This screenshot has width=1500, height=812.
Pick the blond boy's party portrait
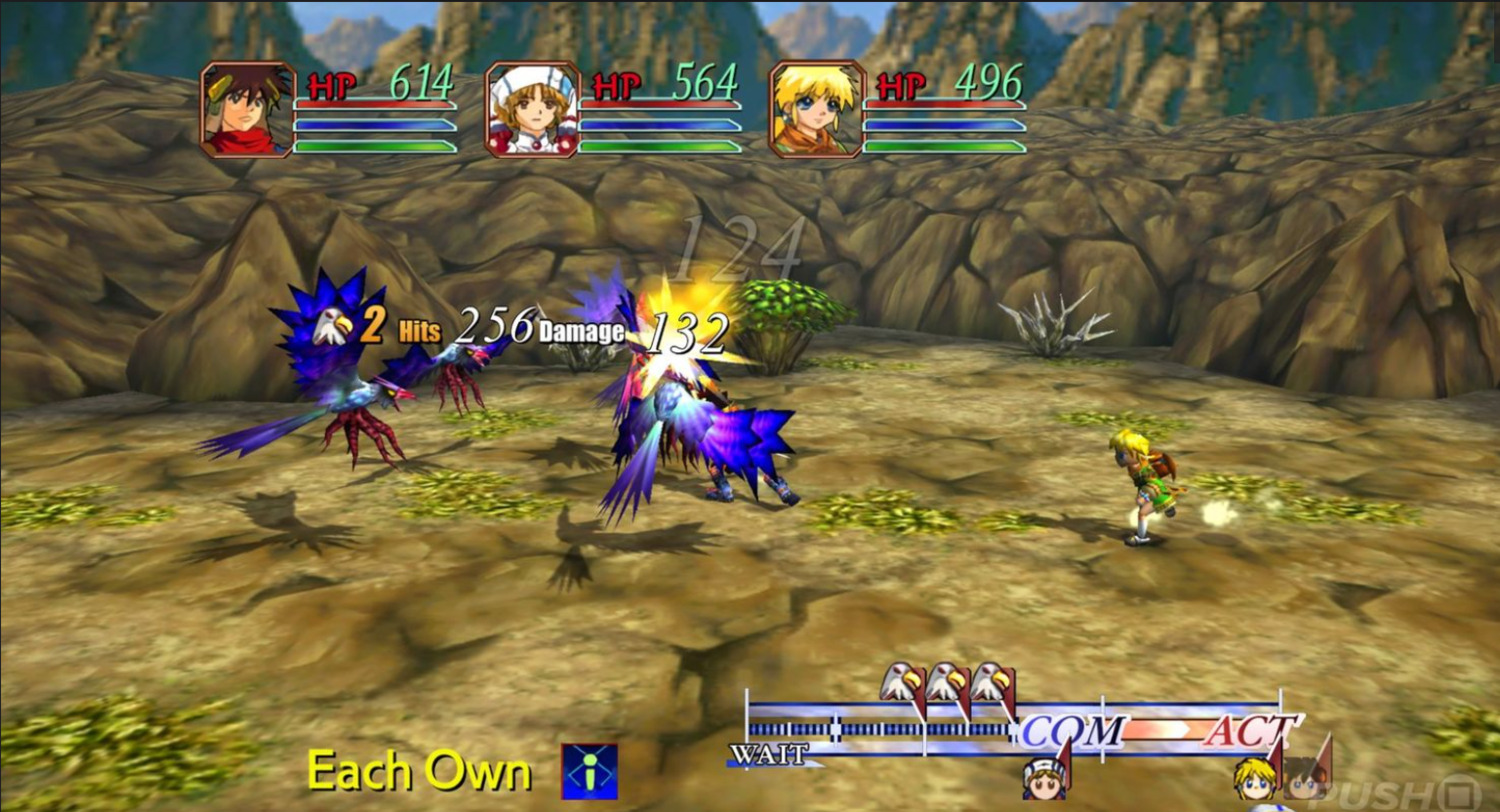(816, 110)
